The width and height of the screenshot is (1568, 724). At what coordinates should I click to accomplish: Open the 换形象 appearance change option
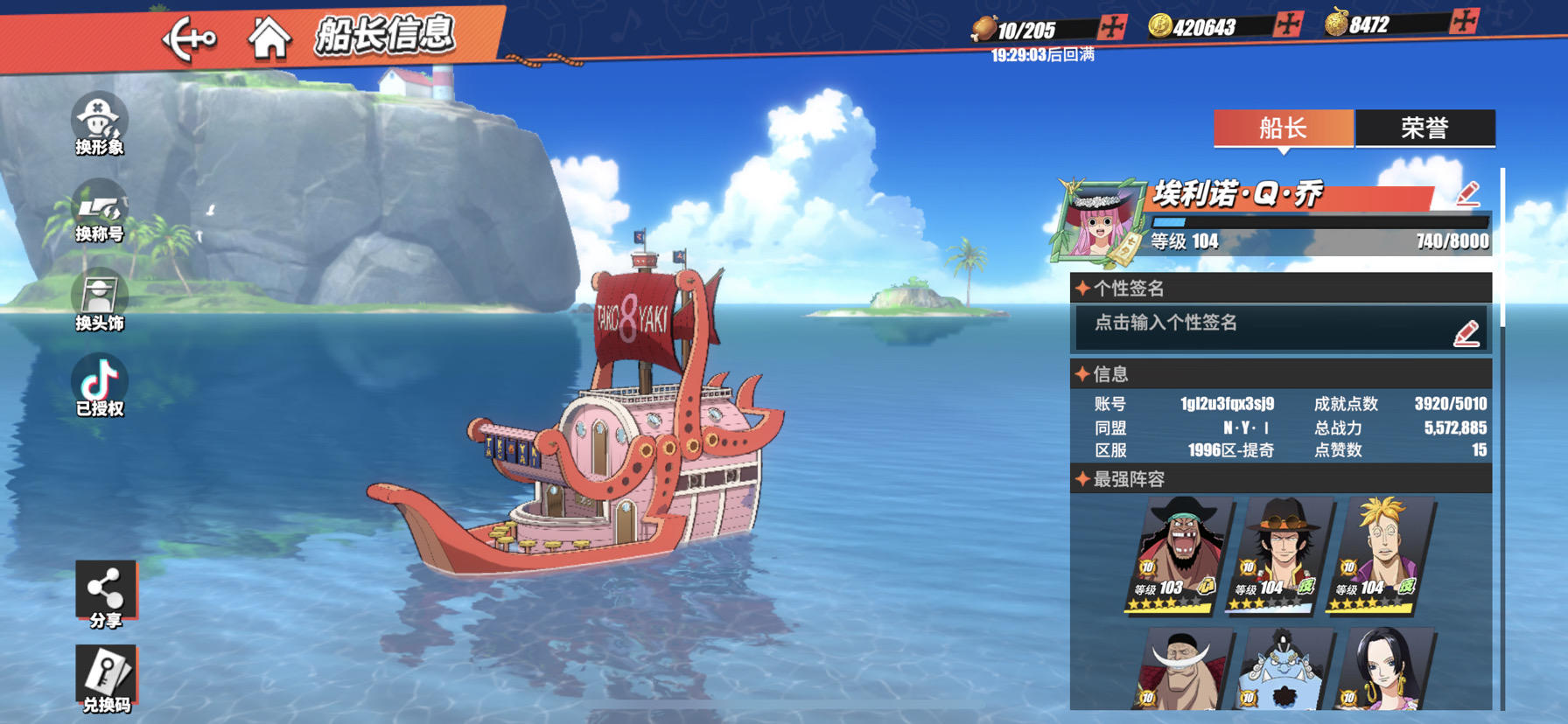point(99,124)
